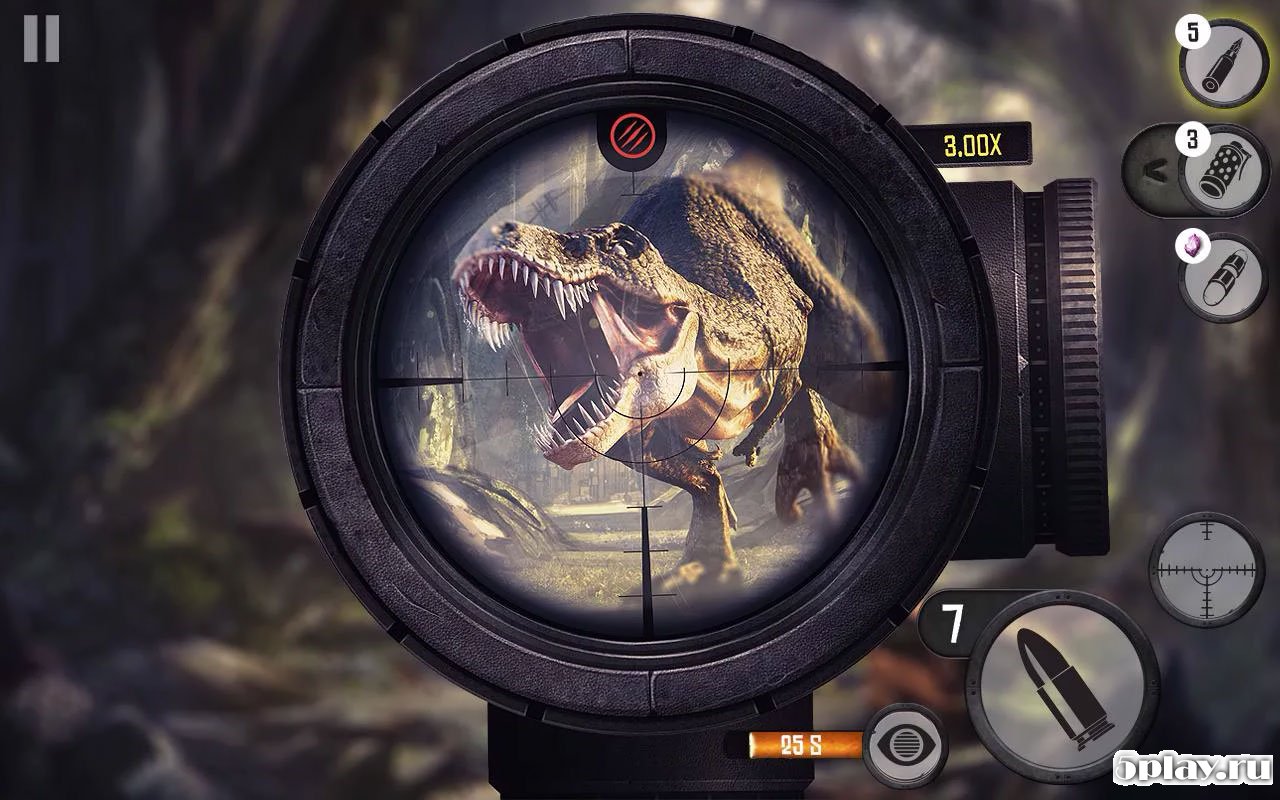Viewport: 1280px width, 800px height.
Task: Pause the game
Action: click(x=41, y=39)
